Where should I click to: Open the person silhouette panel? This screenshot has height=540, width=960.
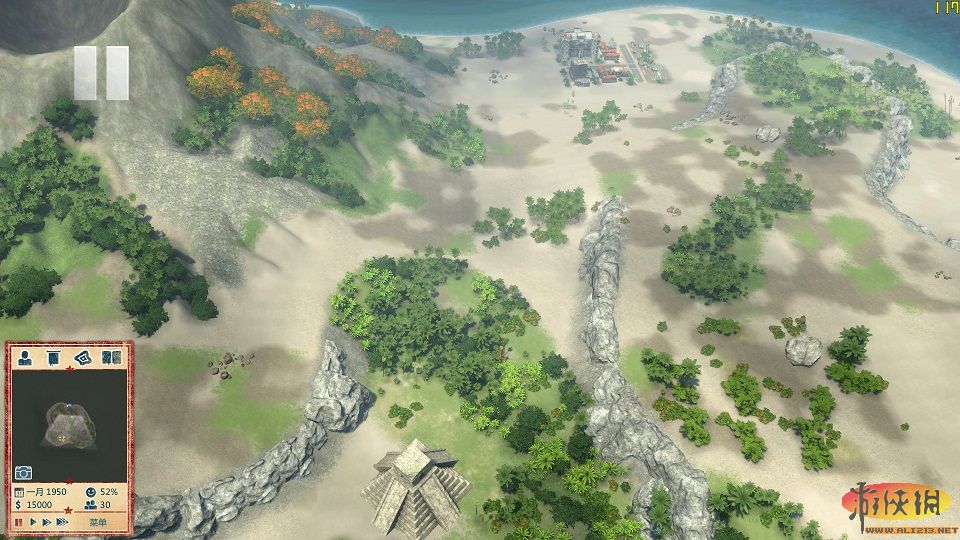(x=24, y=357)
